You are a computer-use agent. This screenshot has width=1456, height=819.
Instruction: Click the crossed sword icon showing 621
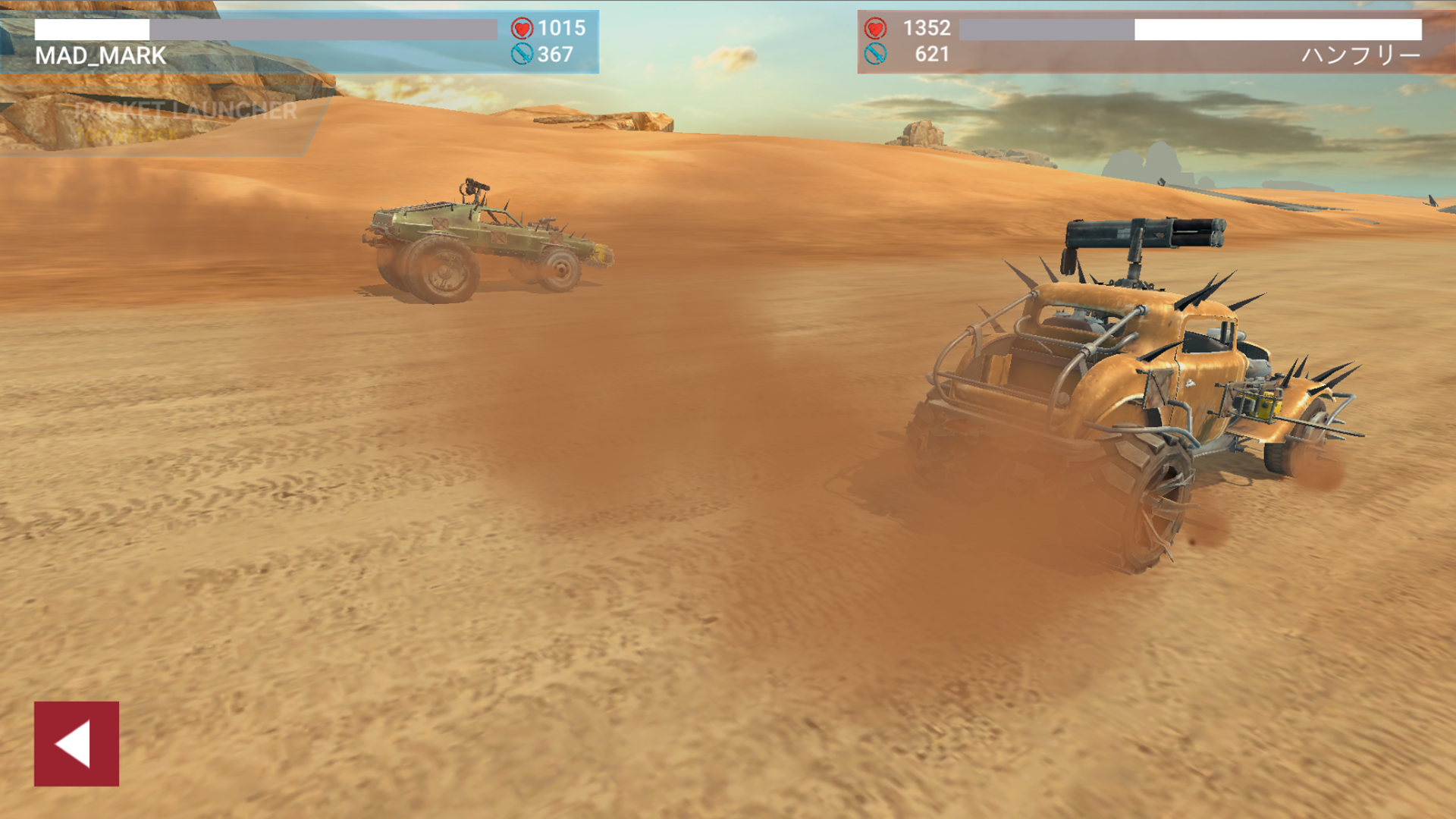coord(877,55)
